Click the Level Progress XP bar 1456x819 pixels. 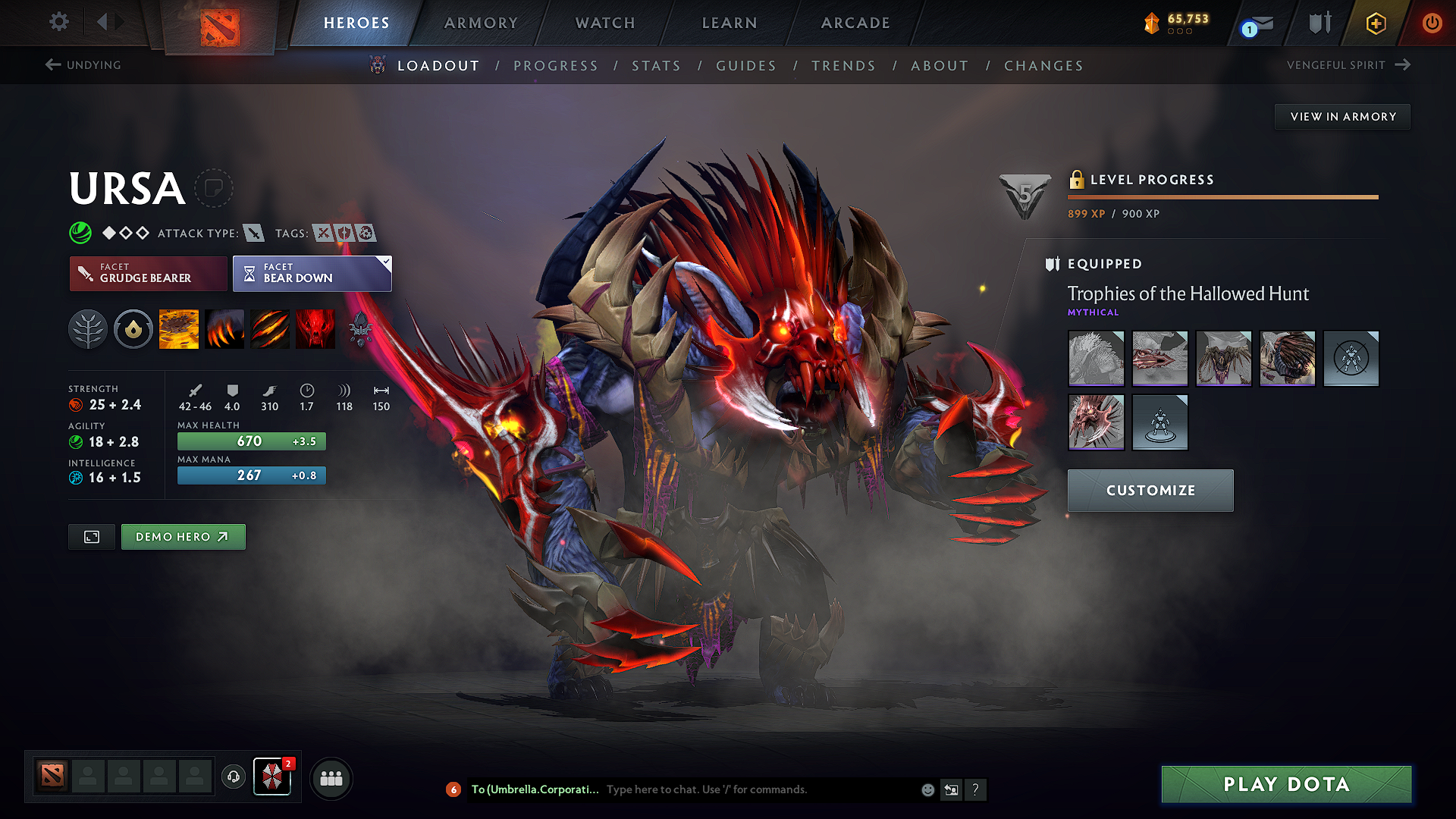click(x=1222, y=197)
